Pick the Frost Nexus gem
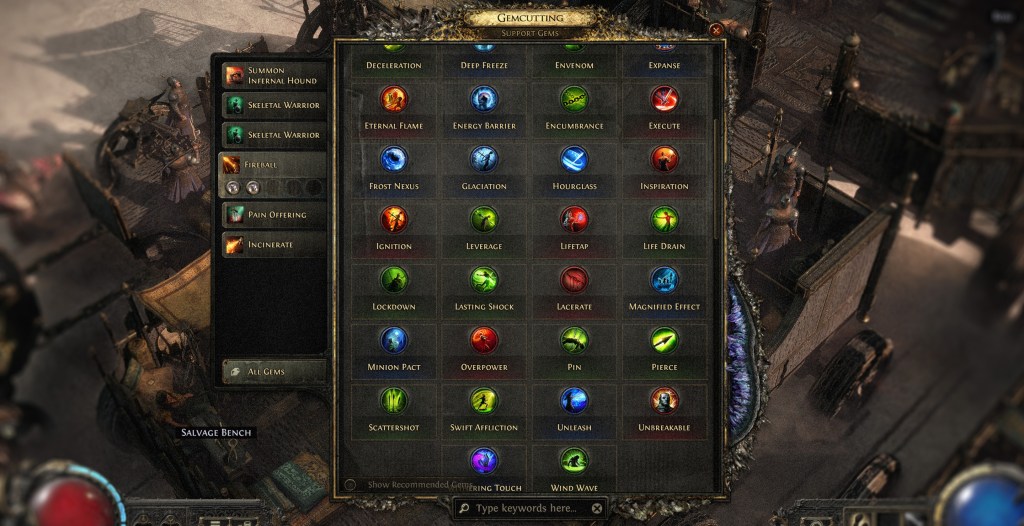 (393, 159)
